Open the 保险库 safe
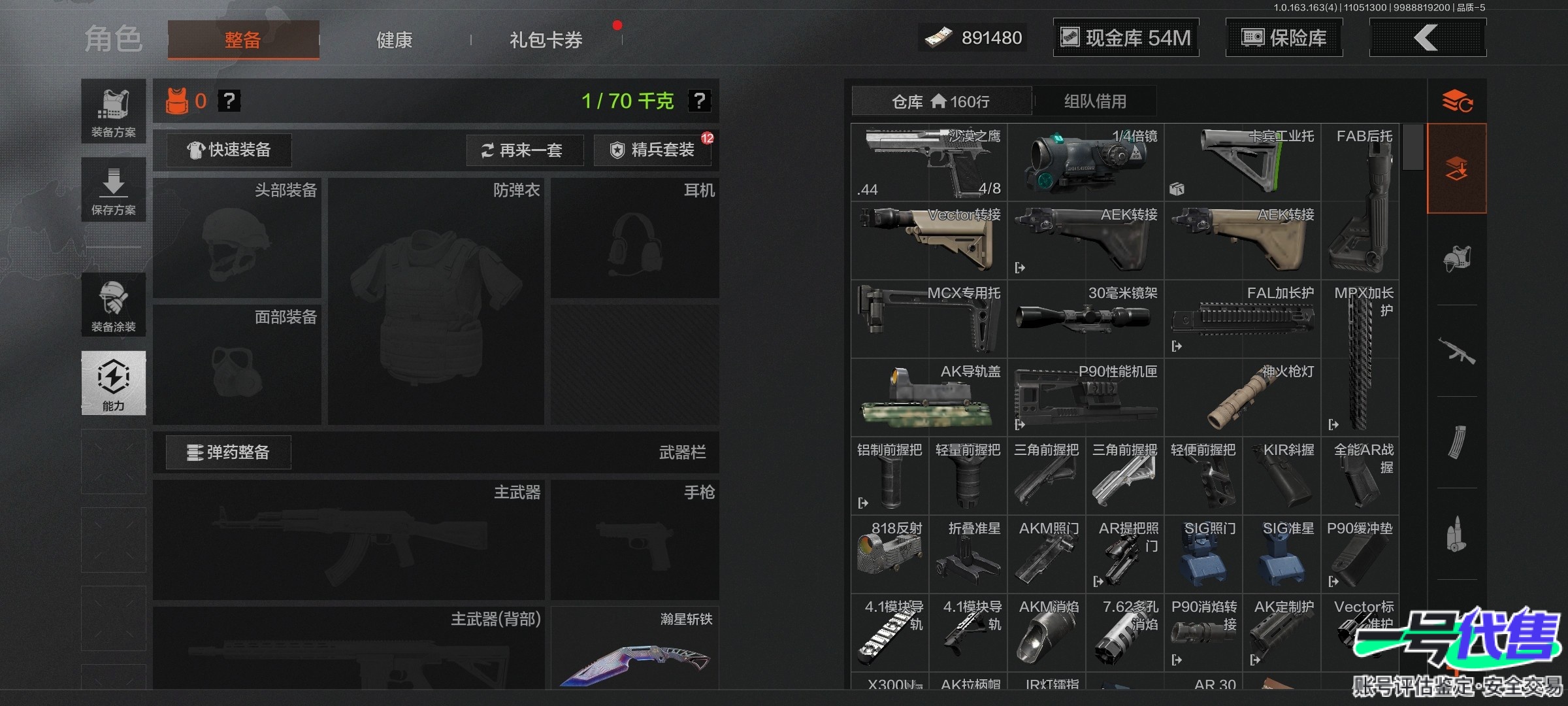The image size is (1568, 706). point(1284,38)
